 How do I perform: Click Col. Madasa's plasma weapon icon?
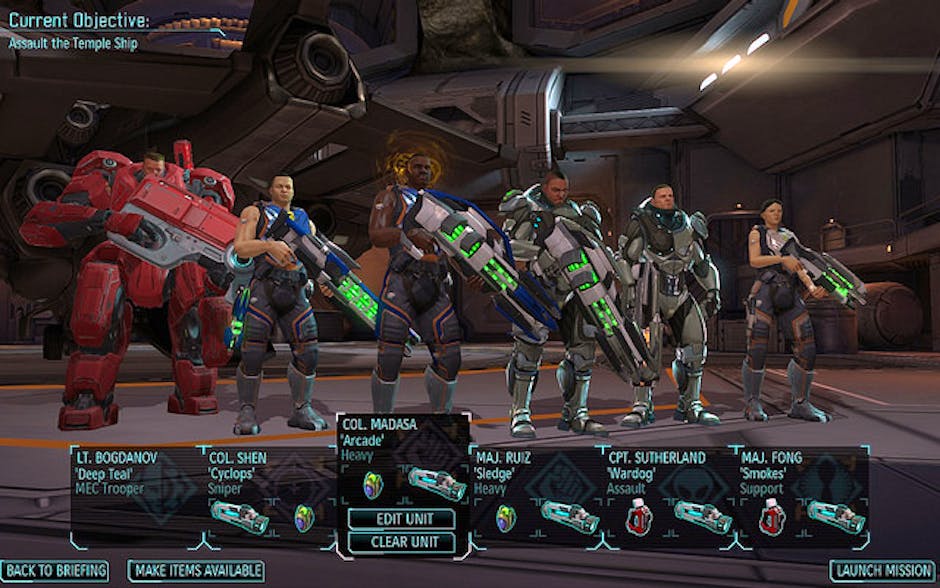[436, 484]
